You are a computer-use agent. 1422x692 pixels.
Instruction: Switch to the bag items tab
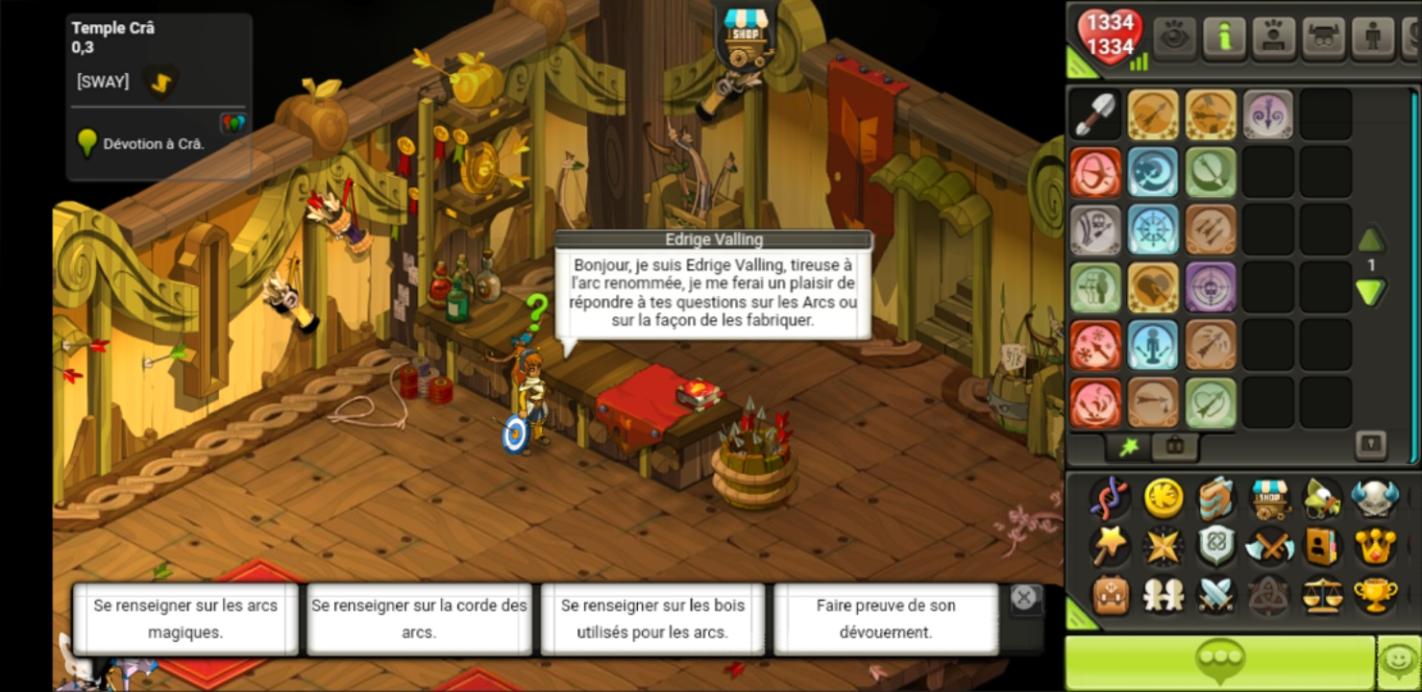click(1174, 446)
